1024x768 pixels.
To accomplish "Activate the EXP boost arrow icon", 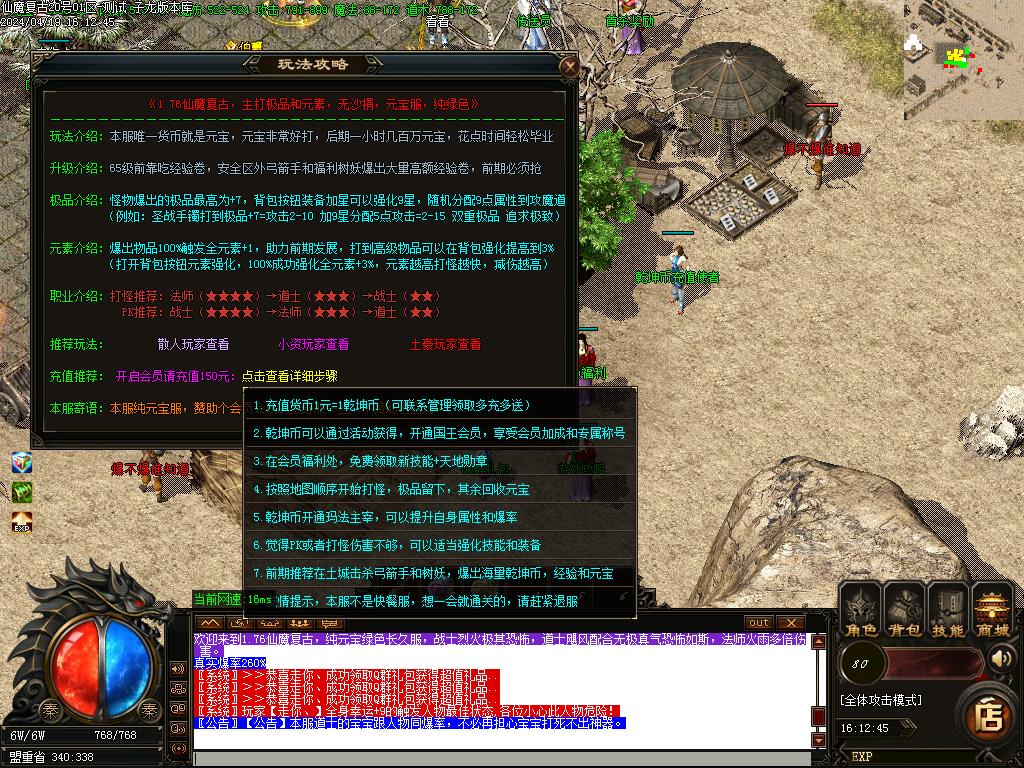I will (22, 521).
